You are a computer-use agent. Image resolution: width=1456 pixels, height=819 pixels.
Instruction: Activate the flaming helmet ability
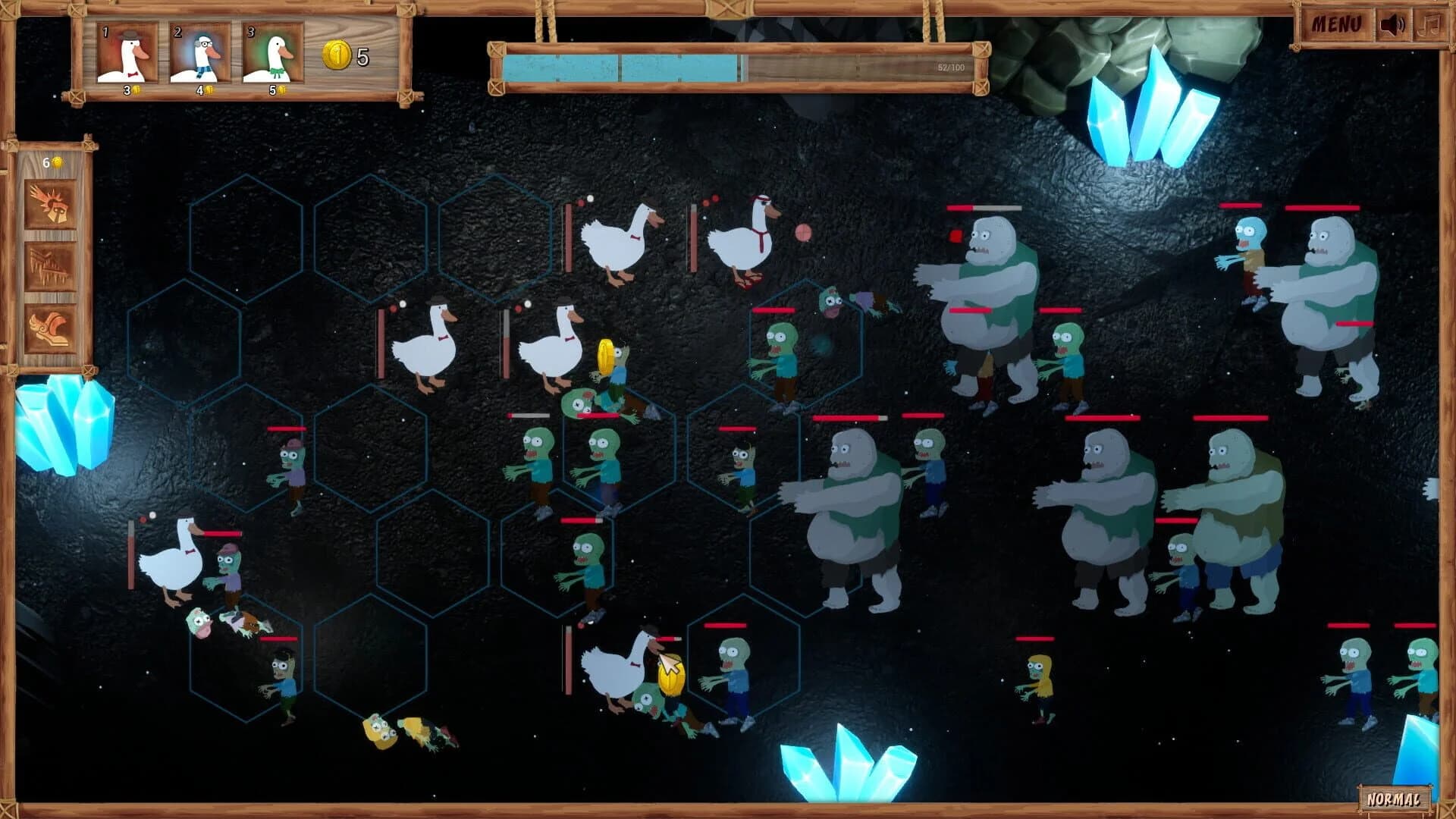click(x=49, y=204)
